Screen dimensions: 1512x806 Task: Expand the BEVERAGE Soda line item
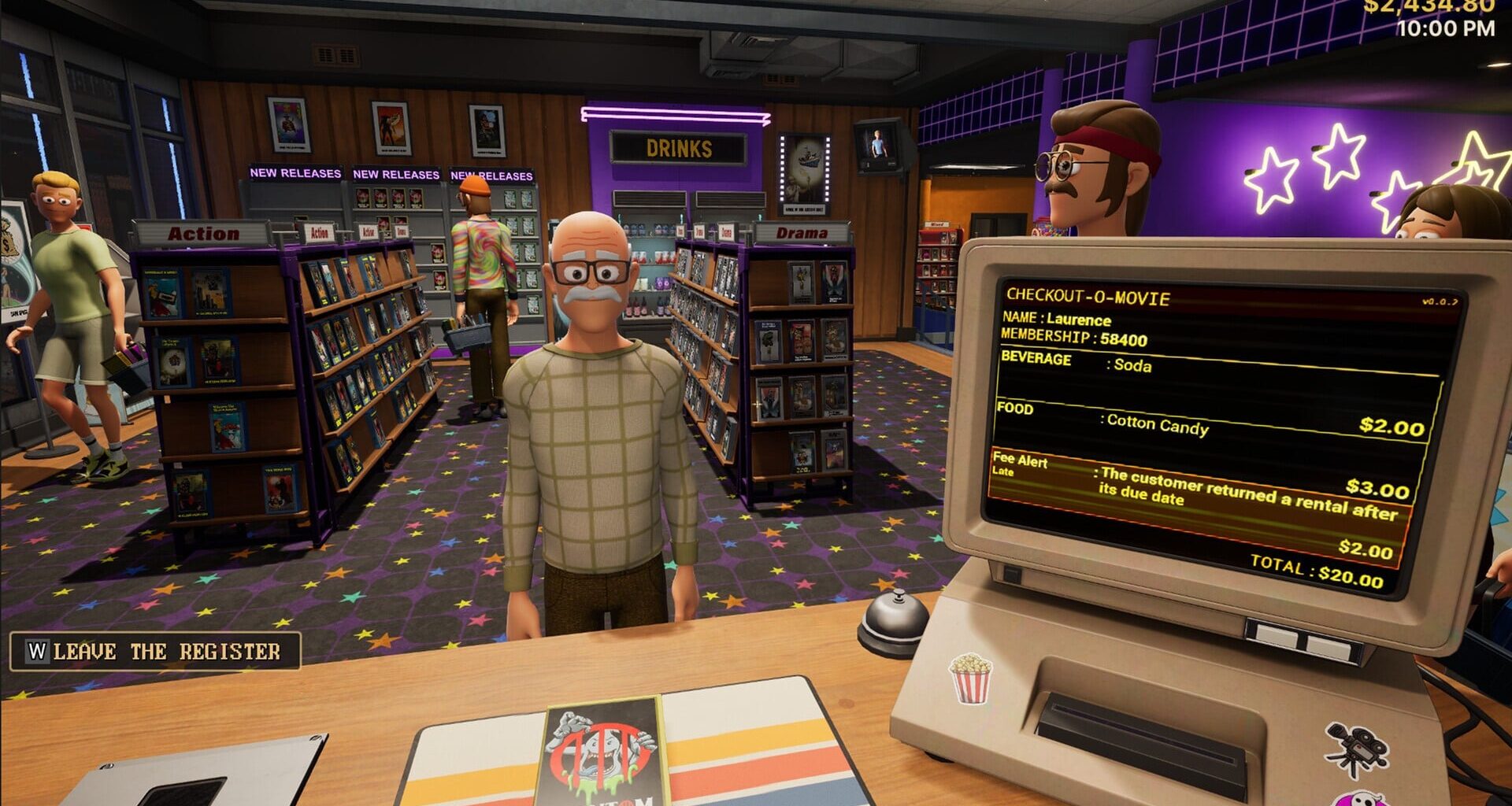(1102, 364)
